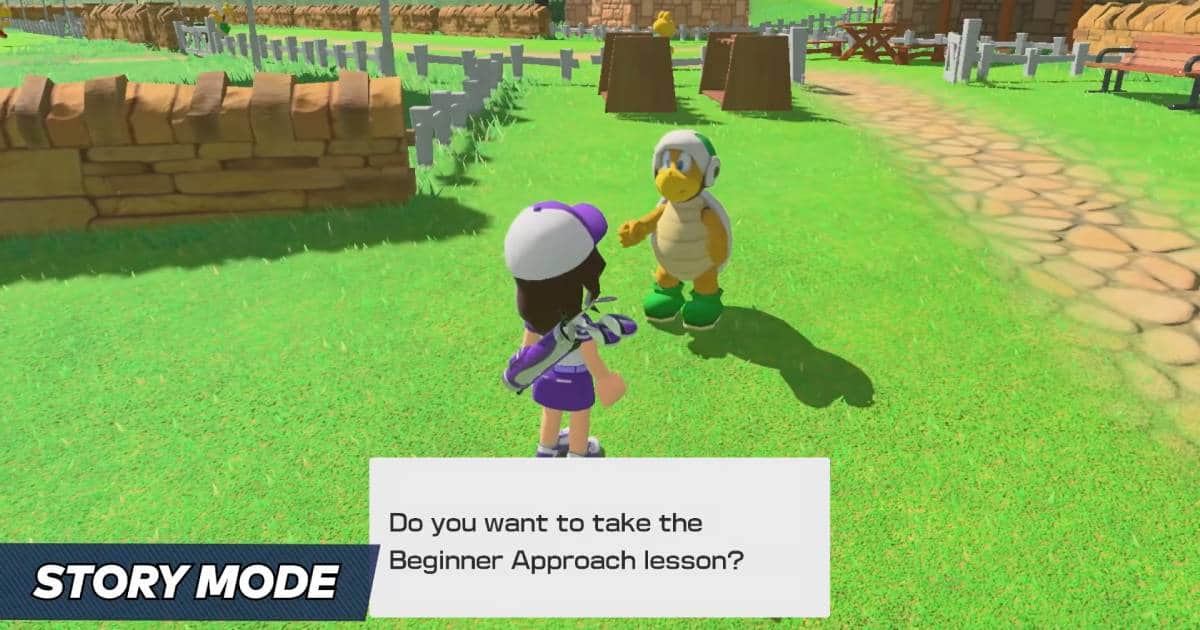Click the Beginner Approach lesson dialogue box
This screenshot has height=630, width=1200.
tap(599, 538)
